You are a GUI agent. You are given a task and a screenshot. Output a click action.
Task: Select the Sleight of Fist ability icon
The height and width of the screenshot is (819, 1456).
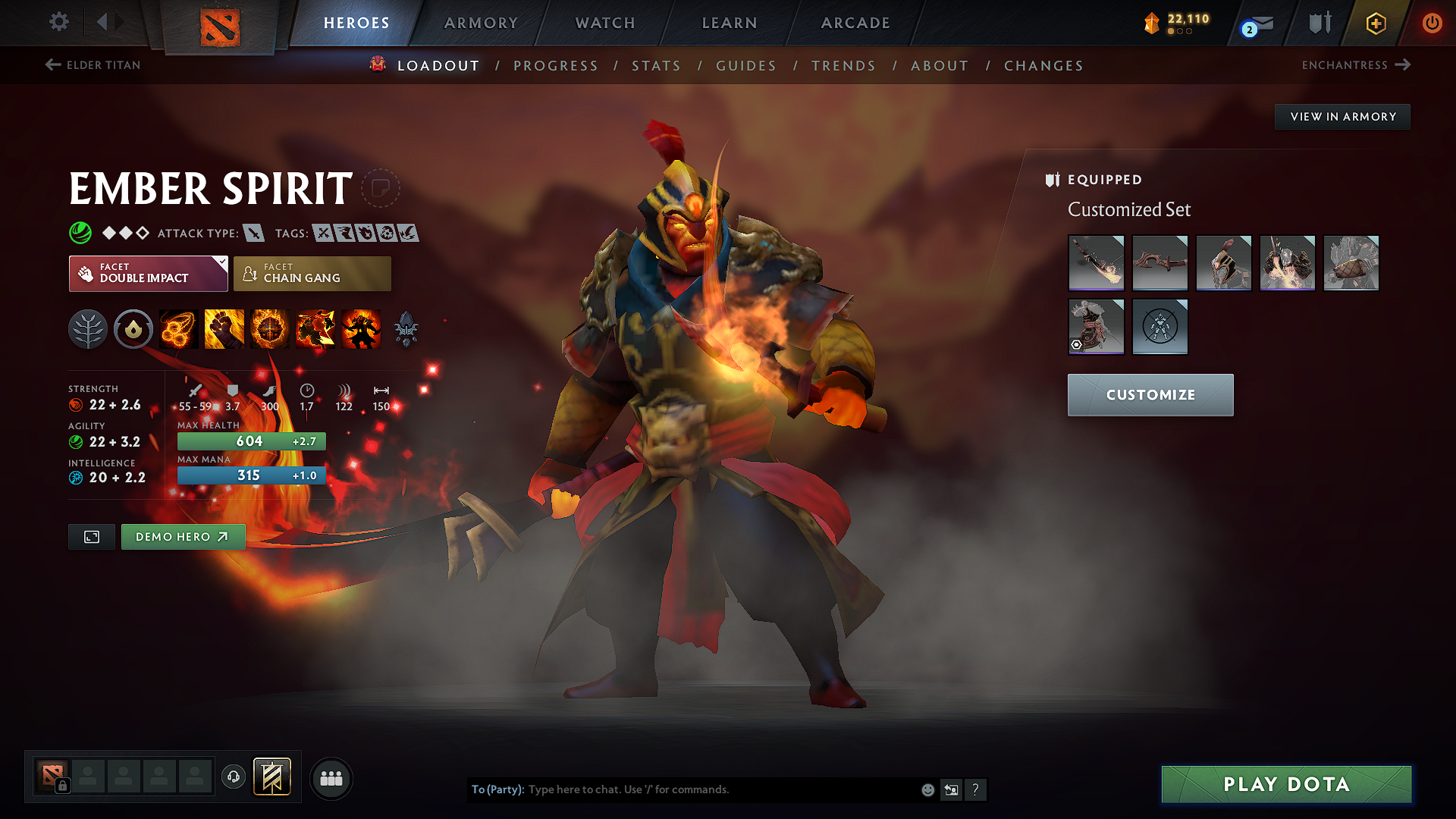(224, 328)
